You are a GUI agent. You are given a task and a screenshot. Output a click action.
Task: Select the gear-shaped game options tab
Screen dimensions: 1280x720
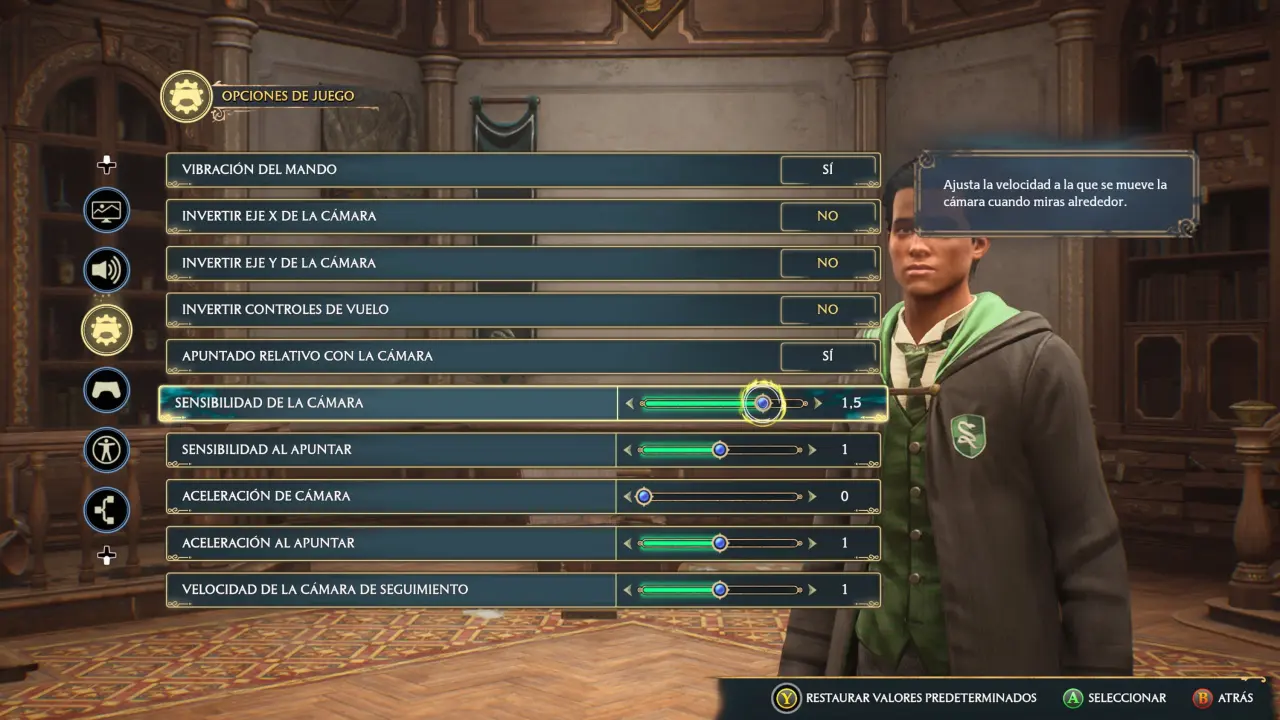[x=106, y=330]
